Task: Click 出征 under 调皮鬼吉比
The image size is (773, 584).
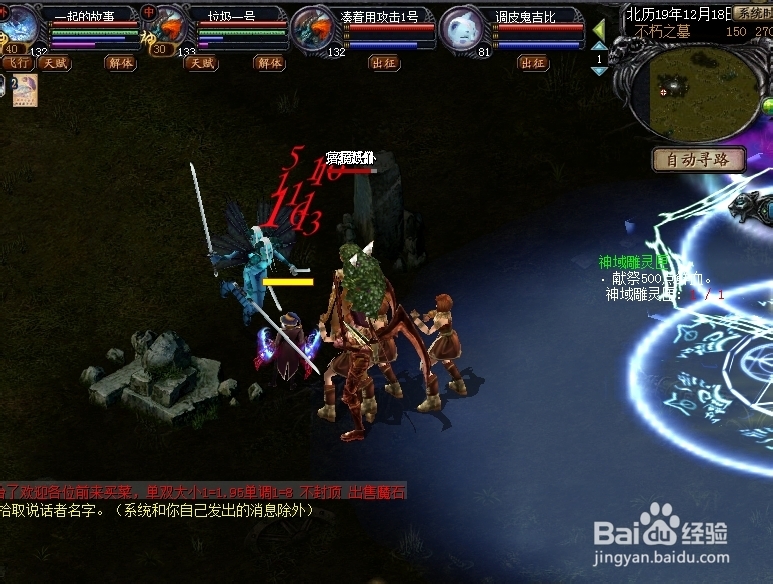Action: coord(533,63)
